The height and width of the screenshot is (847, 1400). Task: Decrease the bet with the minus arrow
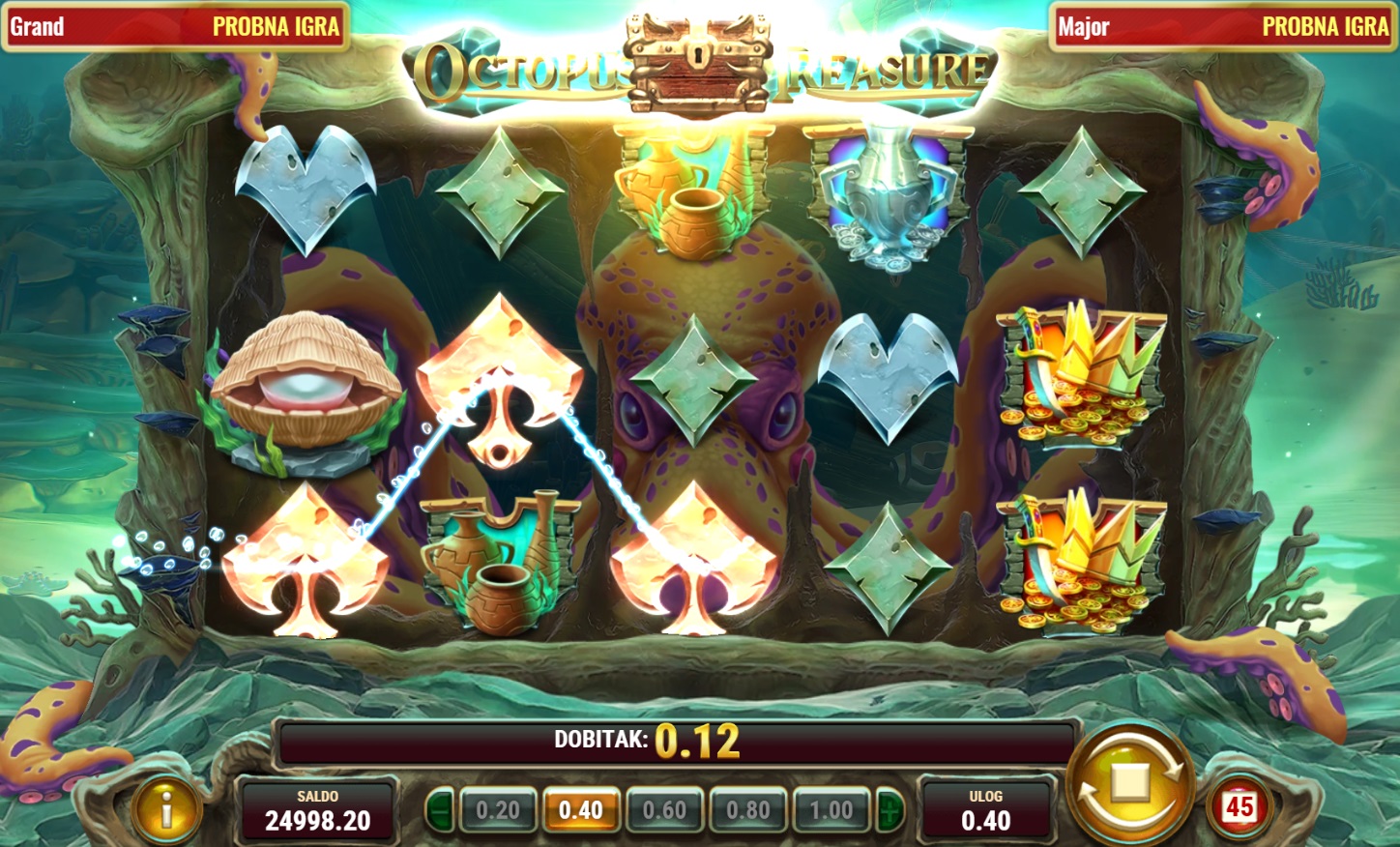tap(440, 810)
